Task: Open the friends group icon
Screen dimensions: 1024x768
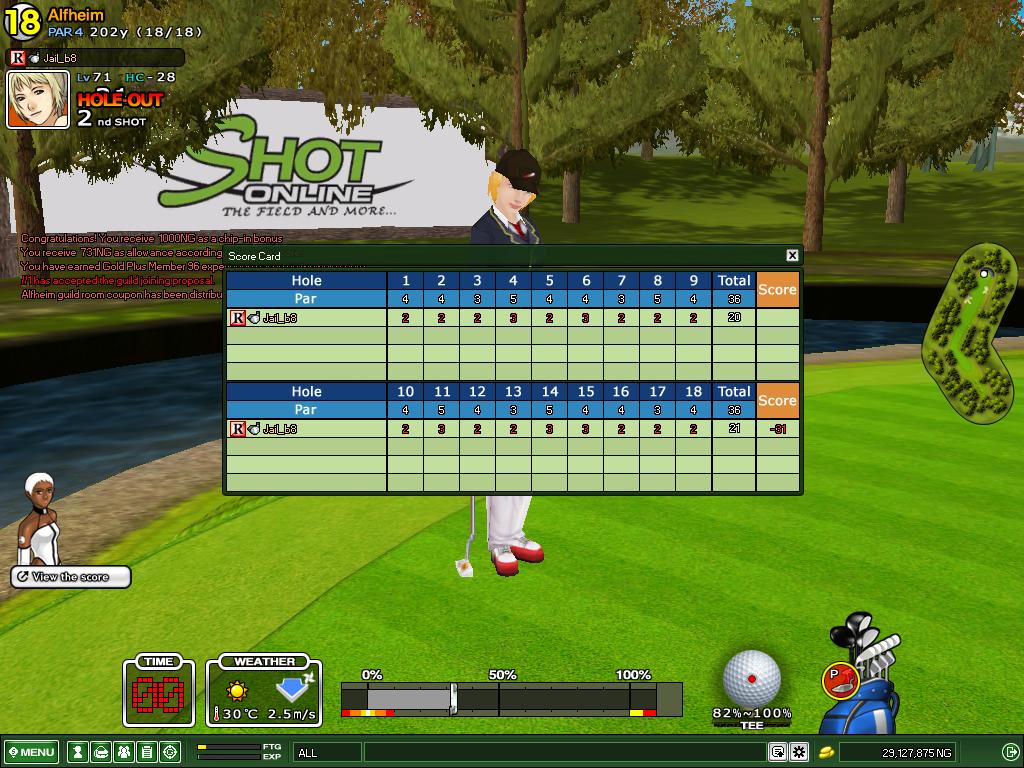Action: pyautogui.click(x=124, y=752)
